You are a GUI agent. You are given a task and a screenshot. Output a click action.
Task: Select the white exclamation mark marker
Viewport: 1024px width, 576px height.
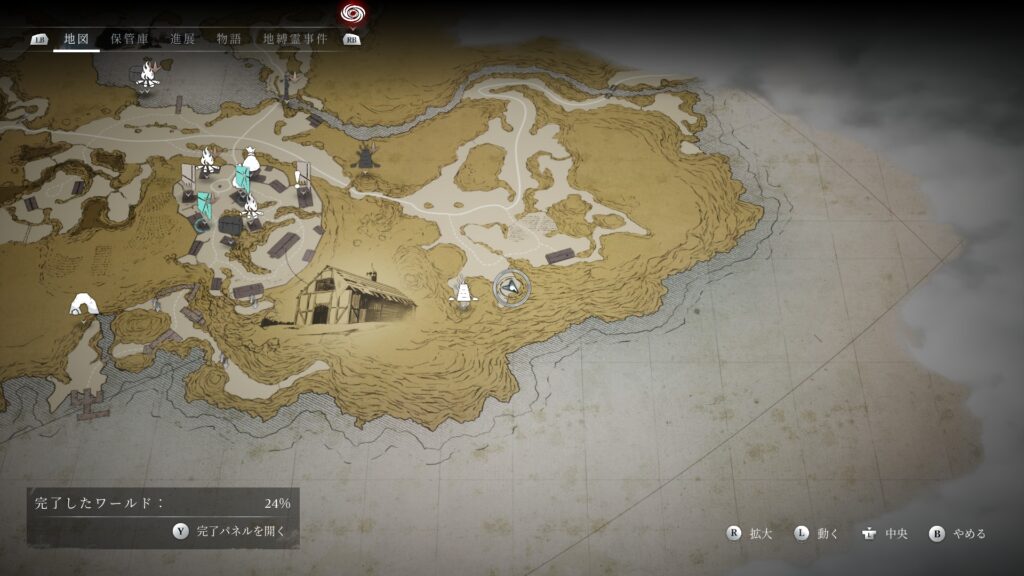(x=297, y=179)
